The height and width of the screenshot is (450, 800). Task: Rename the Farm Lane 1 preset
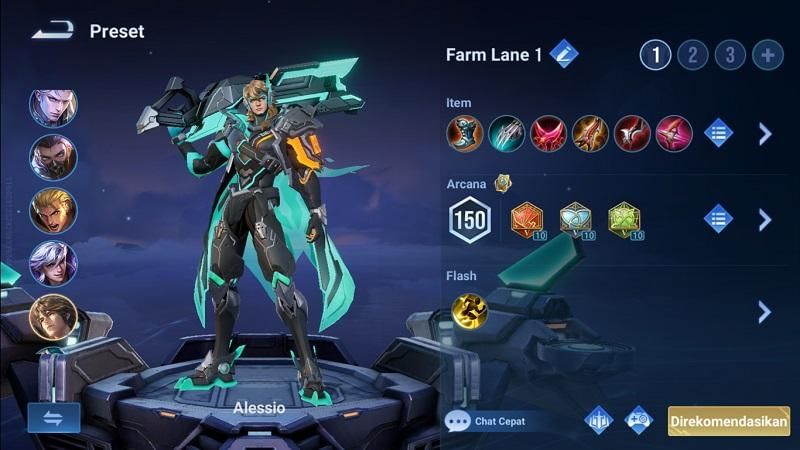563,54
